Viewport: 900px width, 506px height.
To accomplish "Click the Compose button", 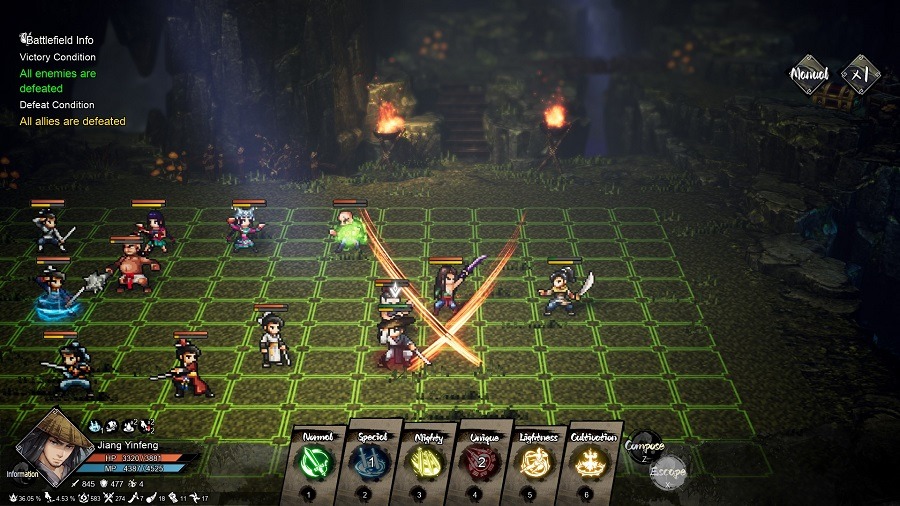I will click(643, 447).
